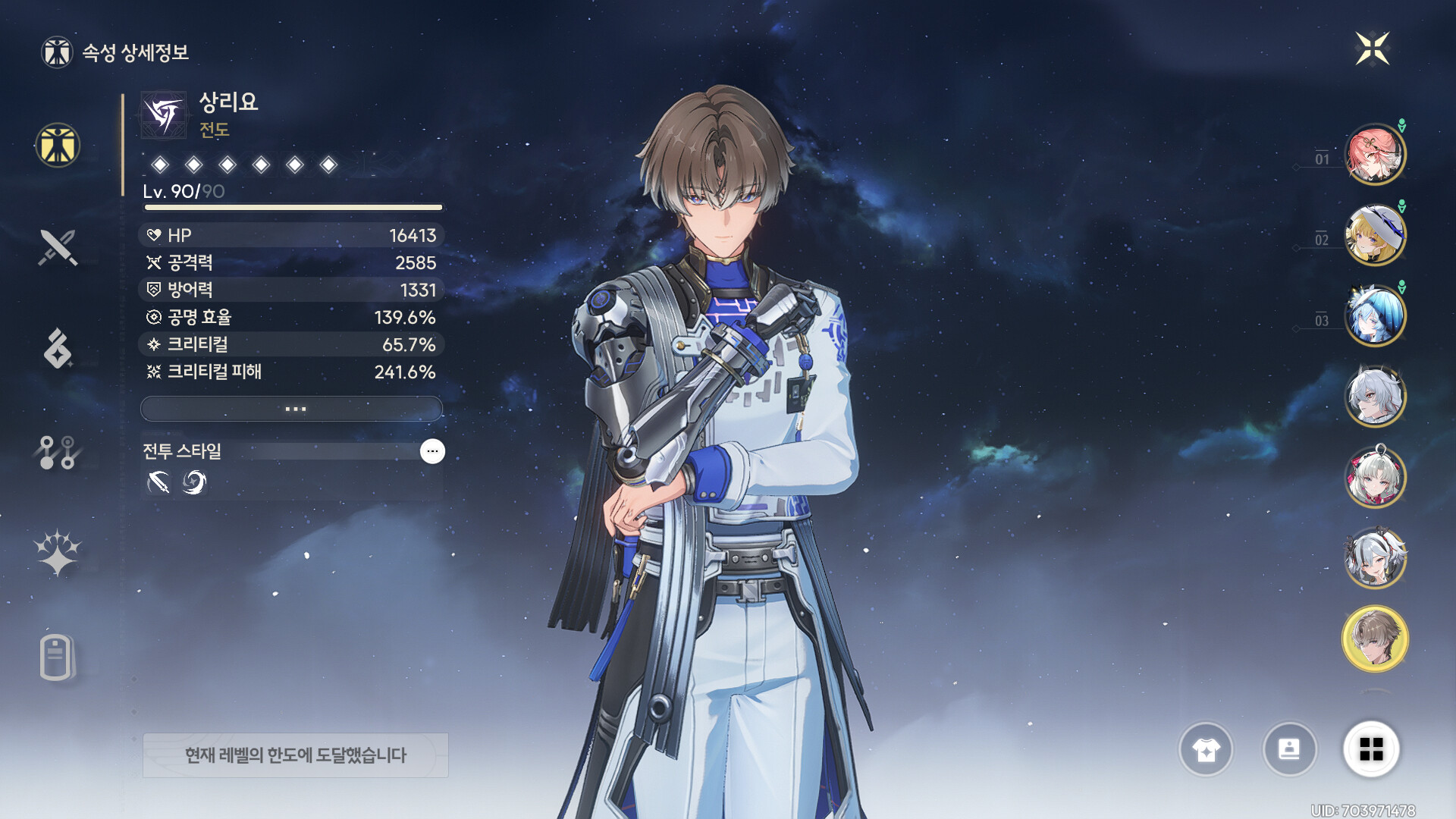Viewport: 1456px width, 819px height.
Task: Select the blue-haired character in slot 03
Action: coord(1374,315)
